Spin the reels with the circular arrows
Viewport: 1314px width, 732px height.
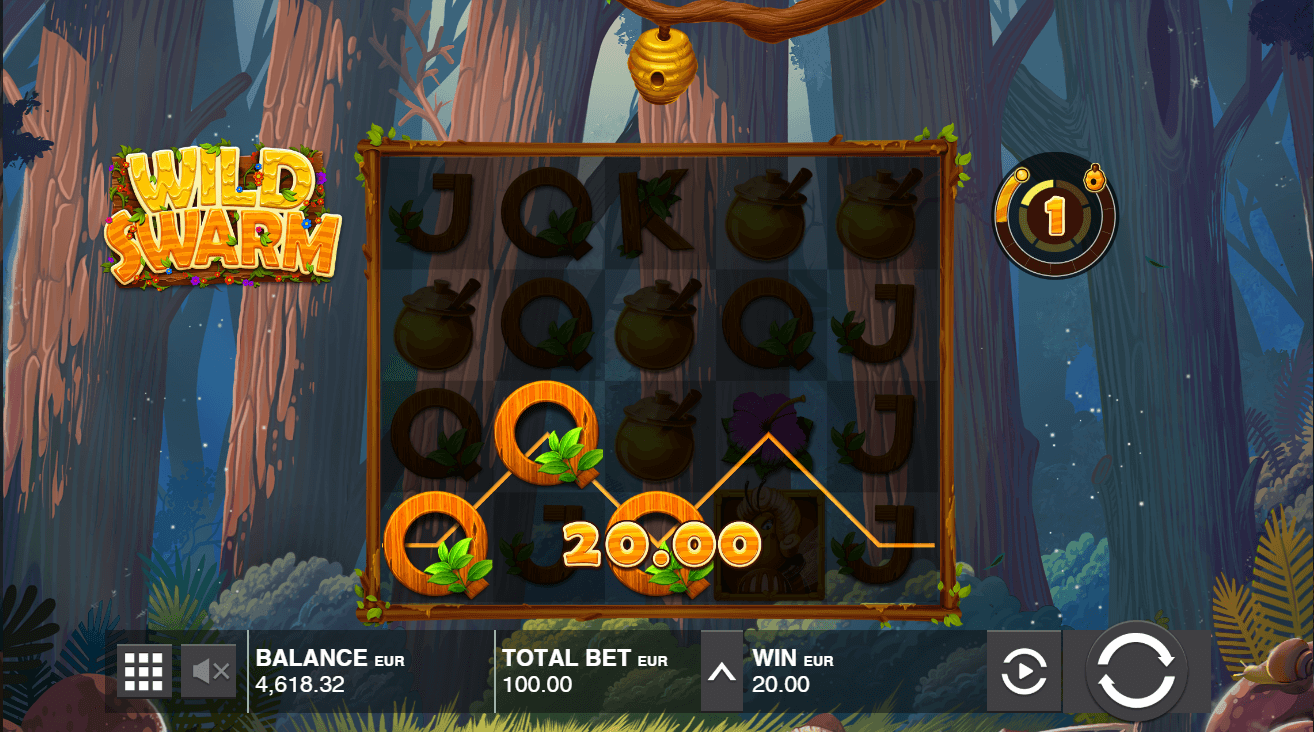(x=1135, y=671)
